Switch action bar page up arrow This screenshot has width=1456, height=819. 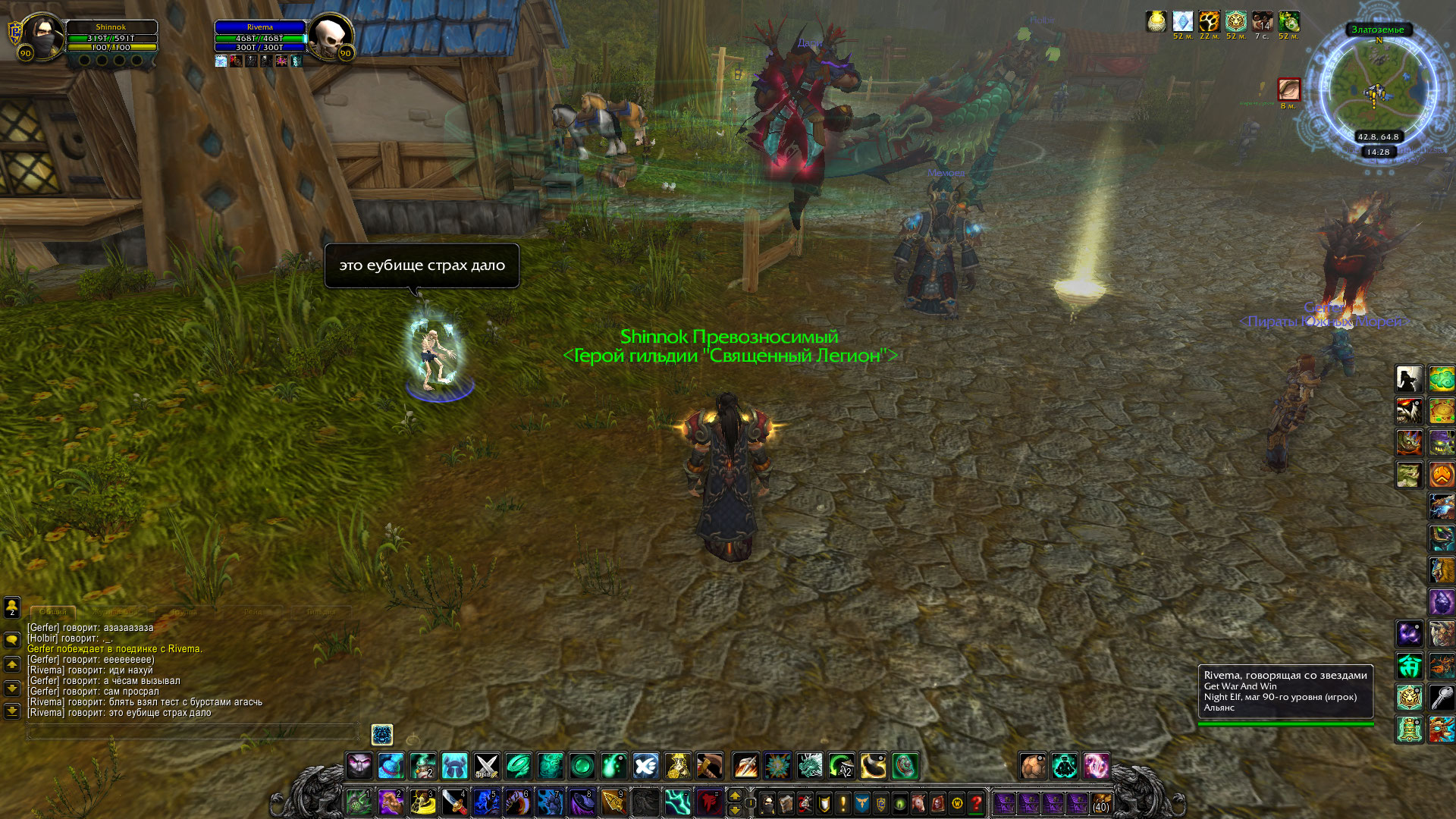(x=734, y=795)
